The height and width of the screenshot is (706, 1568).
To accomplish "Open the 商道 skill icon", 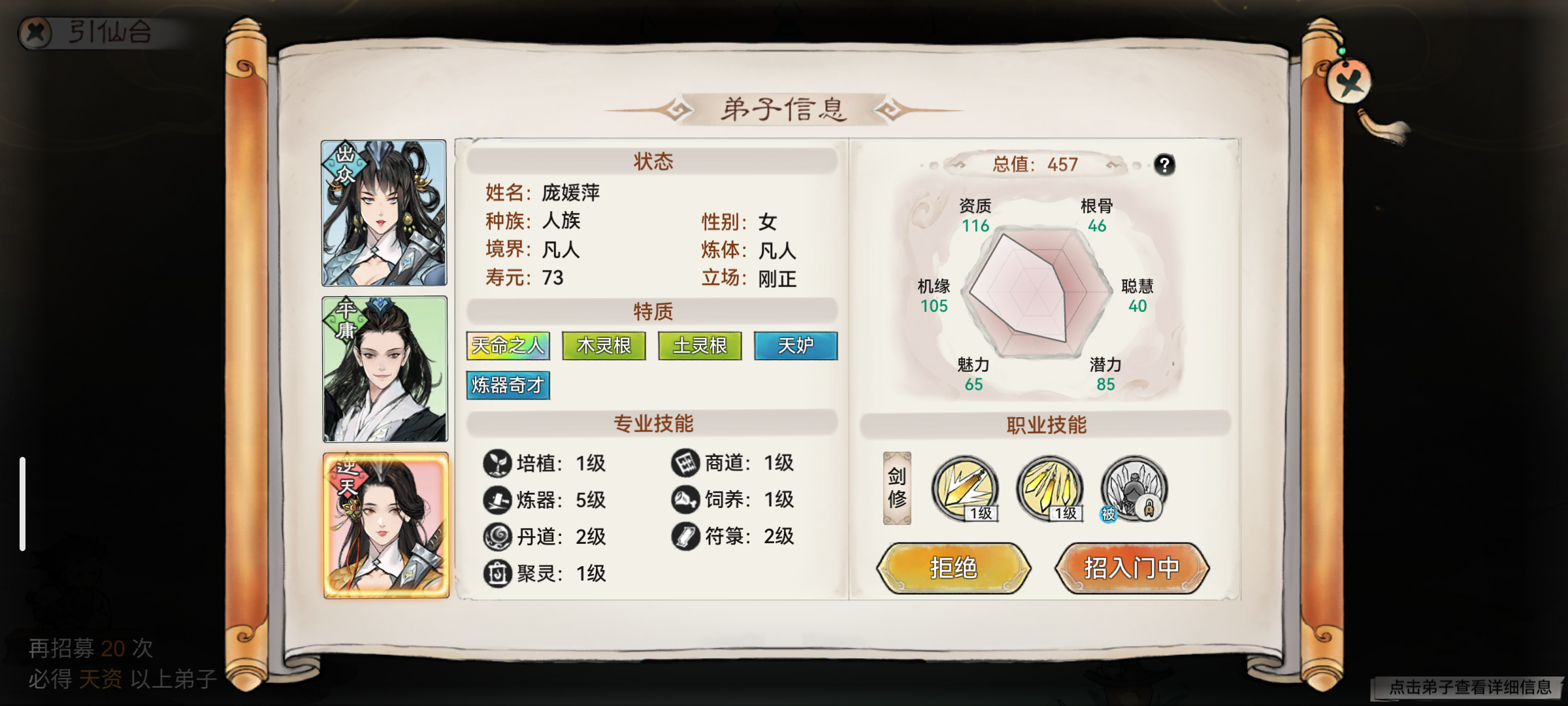I will [685, 462].
